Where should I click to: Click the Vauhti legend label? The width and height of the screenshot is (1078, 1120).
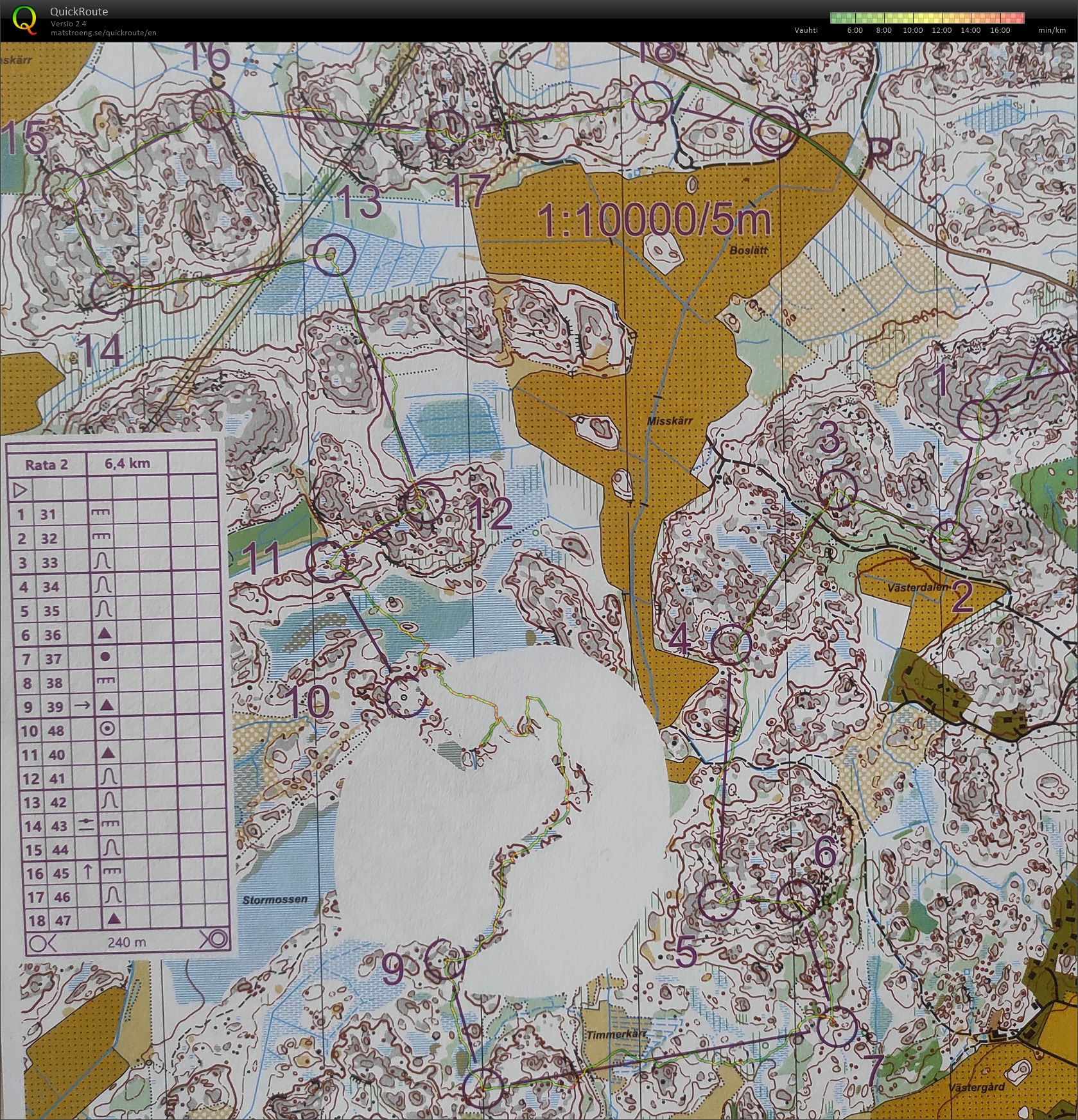click(x=805, y=30)
